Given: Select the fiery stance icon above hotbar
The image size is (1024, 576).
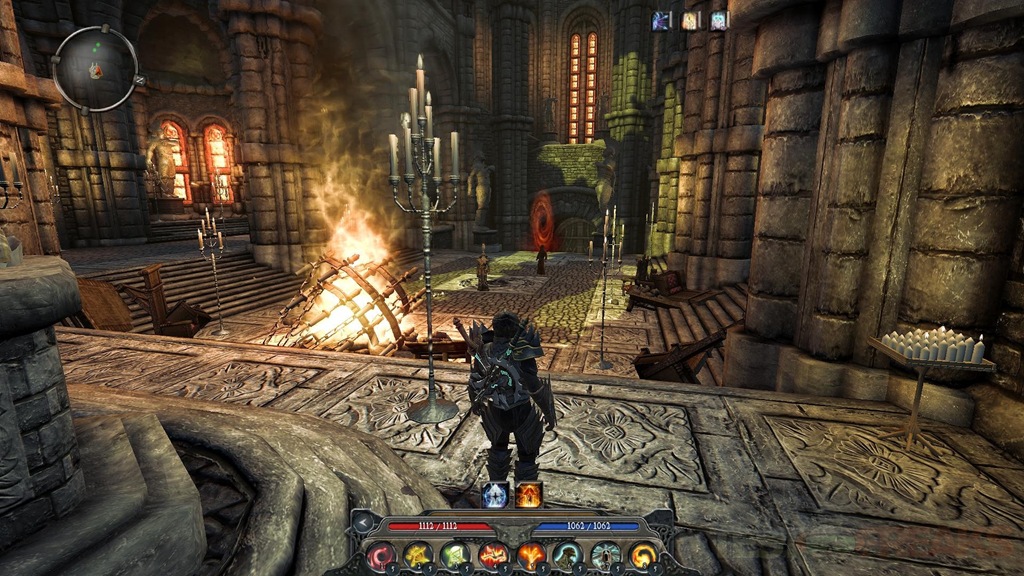Looking at the screenshot, I should (x=529, y=494).
